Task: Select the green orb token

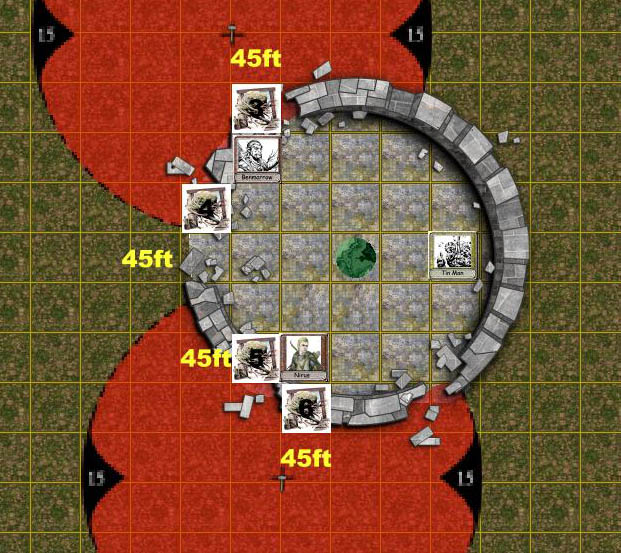Action: (355, 257)
